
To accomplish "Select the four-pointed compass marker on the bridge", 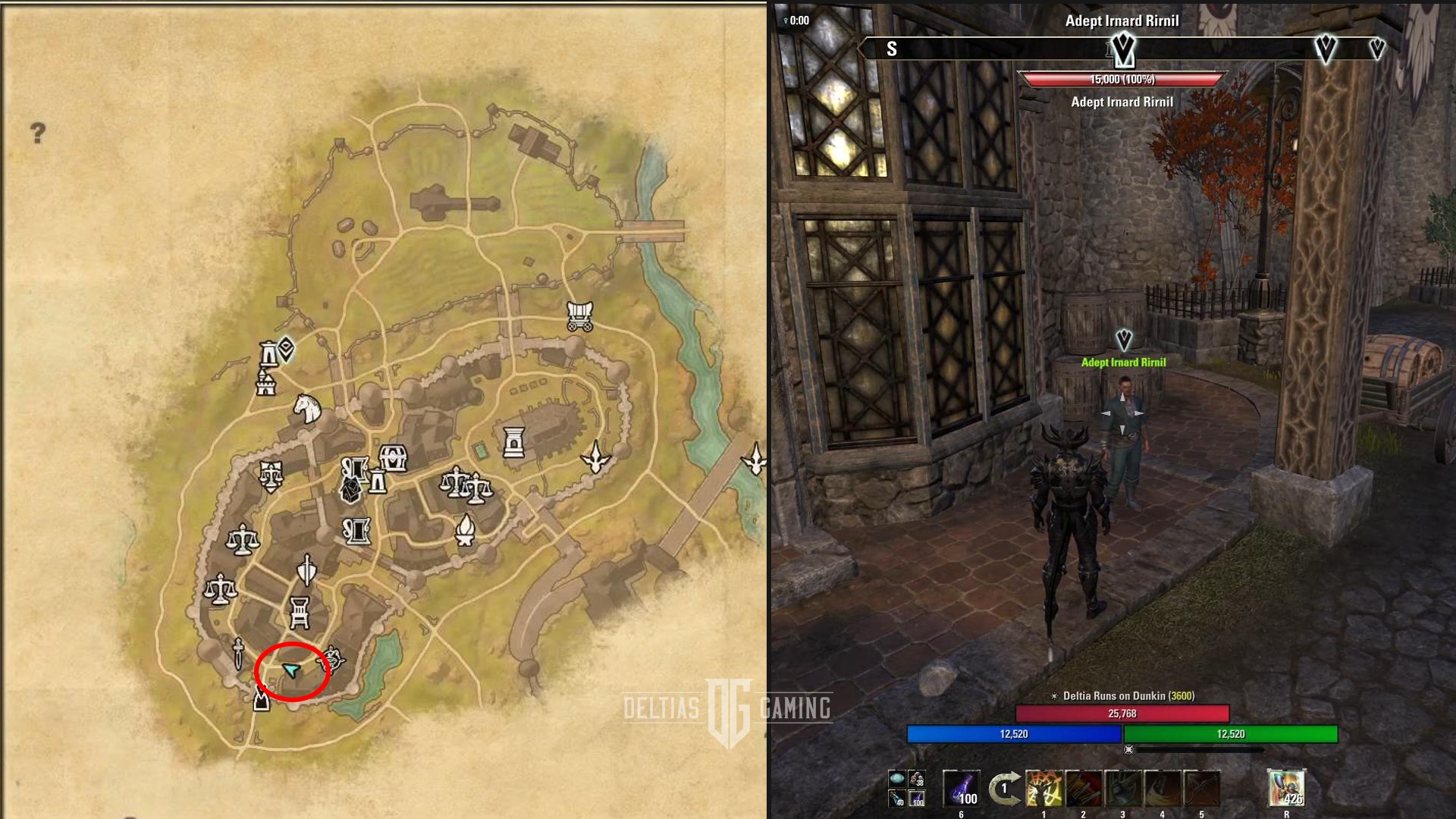I will point(755,459).
